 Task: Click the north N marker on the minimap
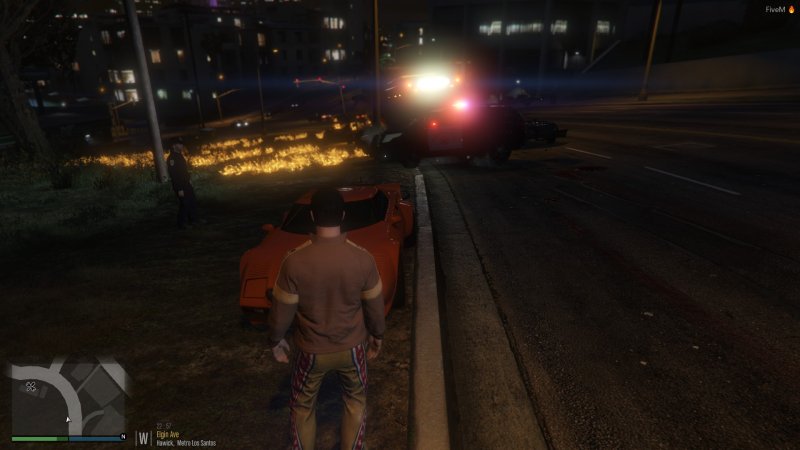[x=122, y=437]
